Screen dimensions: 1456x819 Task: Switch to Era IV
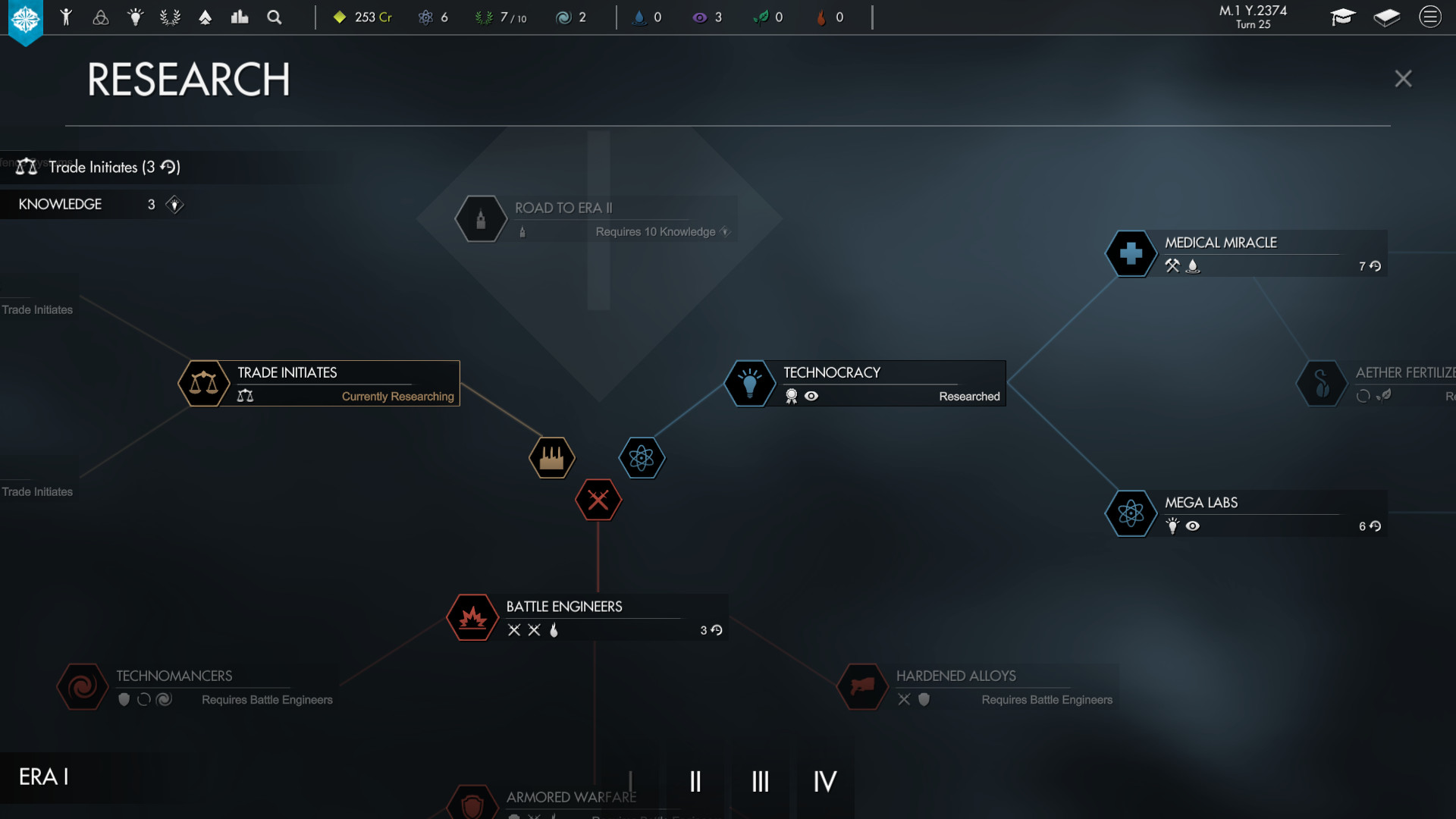pos(825,781)
